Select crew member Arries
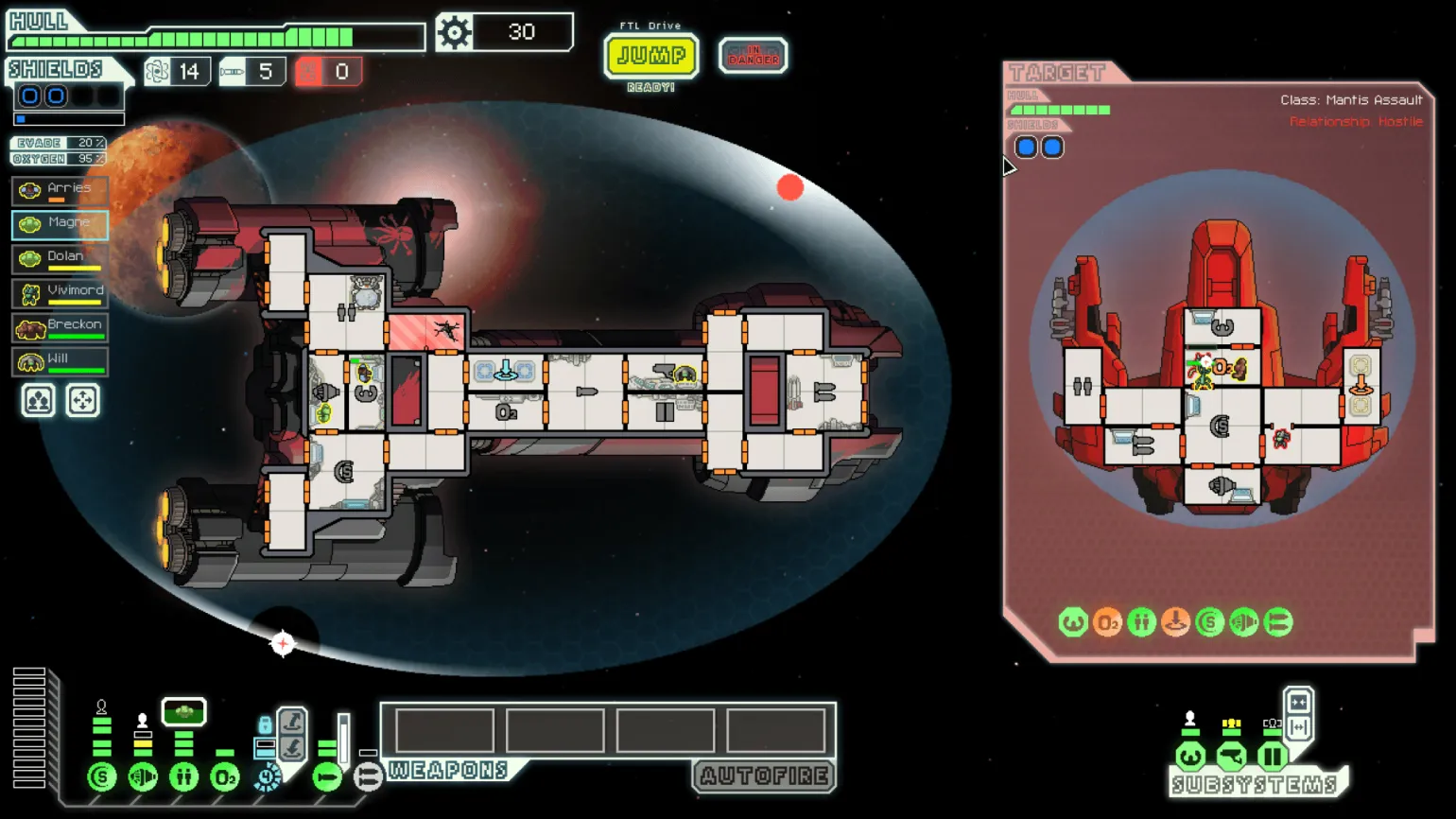This screenshot has height=819, width=1456. 60,190
